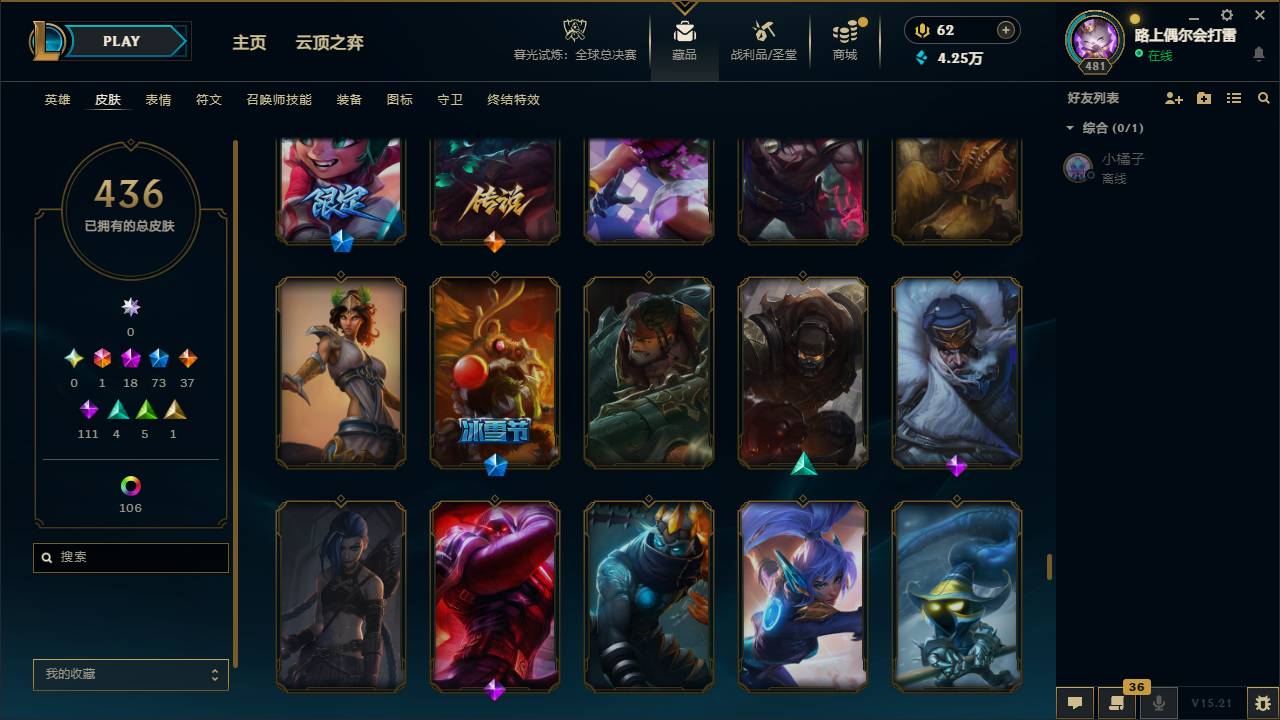Click the friend group folder icon
This screenshot has width=1280, height=720.
(1204, 97)
